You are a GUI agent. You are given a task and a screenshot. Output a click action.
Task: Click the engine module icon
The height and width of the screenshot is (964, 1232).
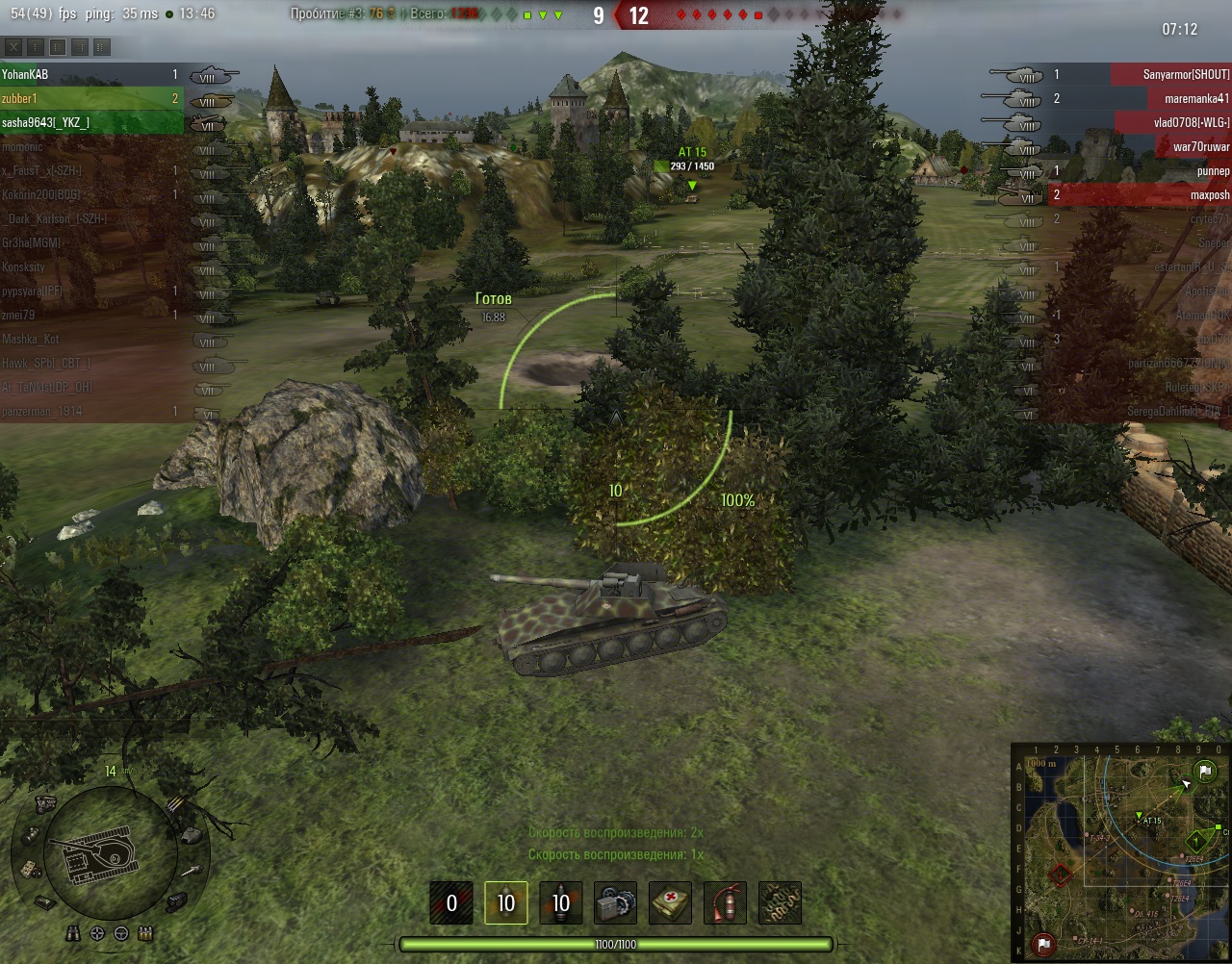point(43,803)
